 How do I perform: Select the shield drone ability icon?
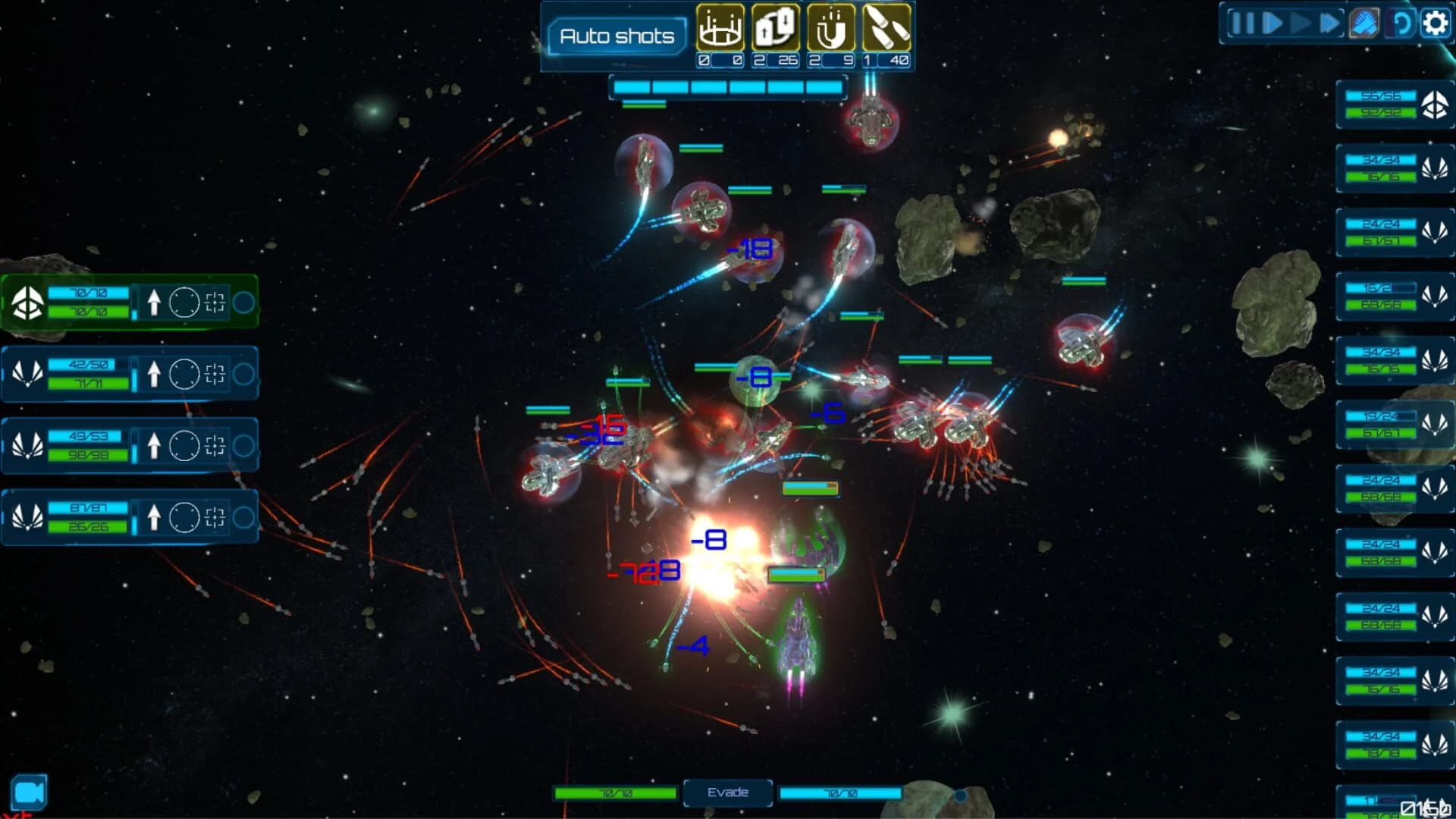coord(720,30)
